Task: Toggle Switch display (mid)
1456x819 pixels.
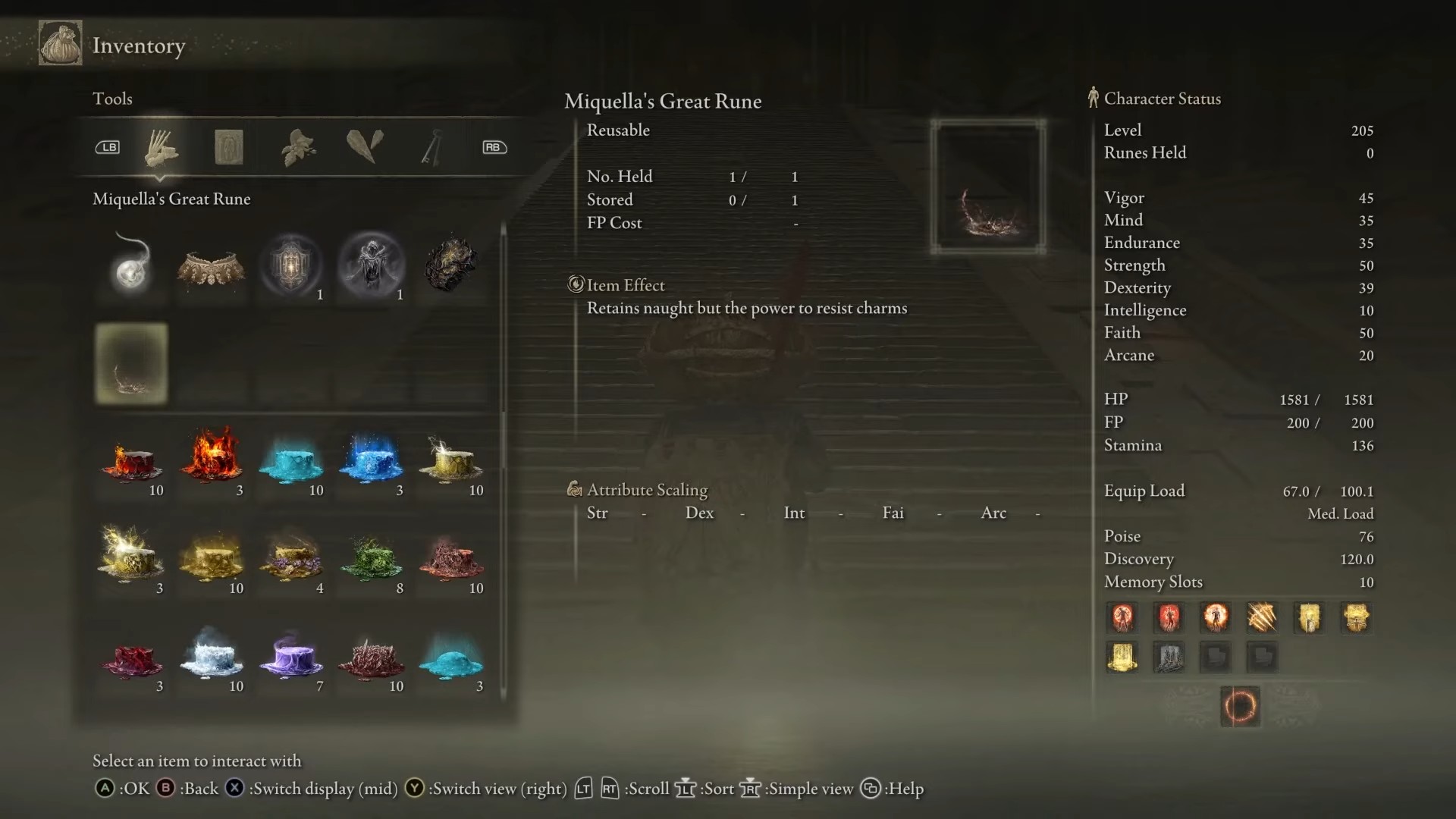Action: coord(235,789)
